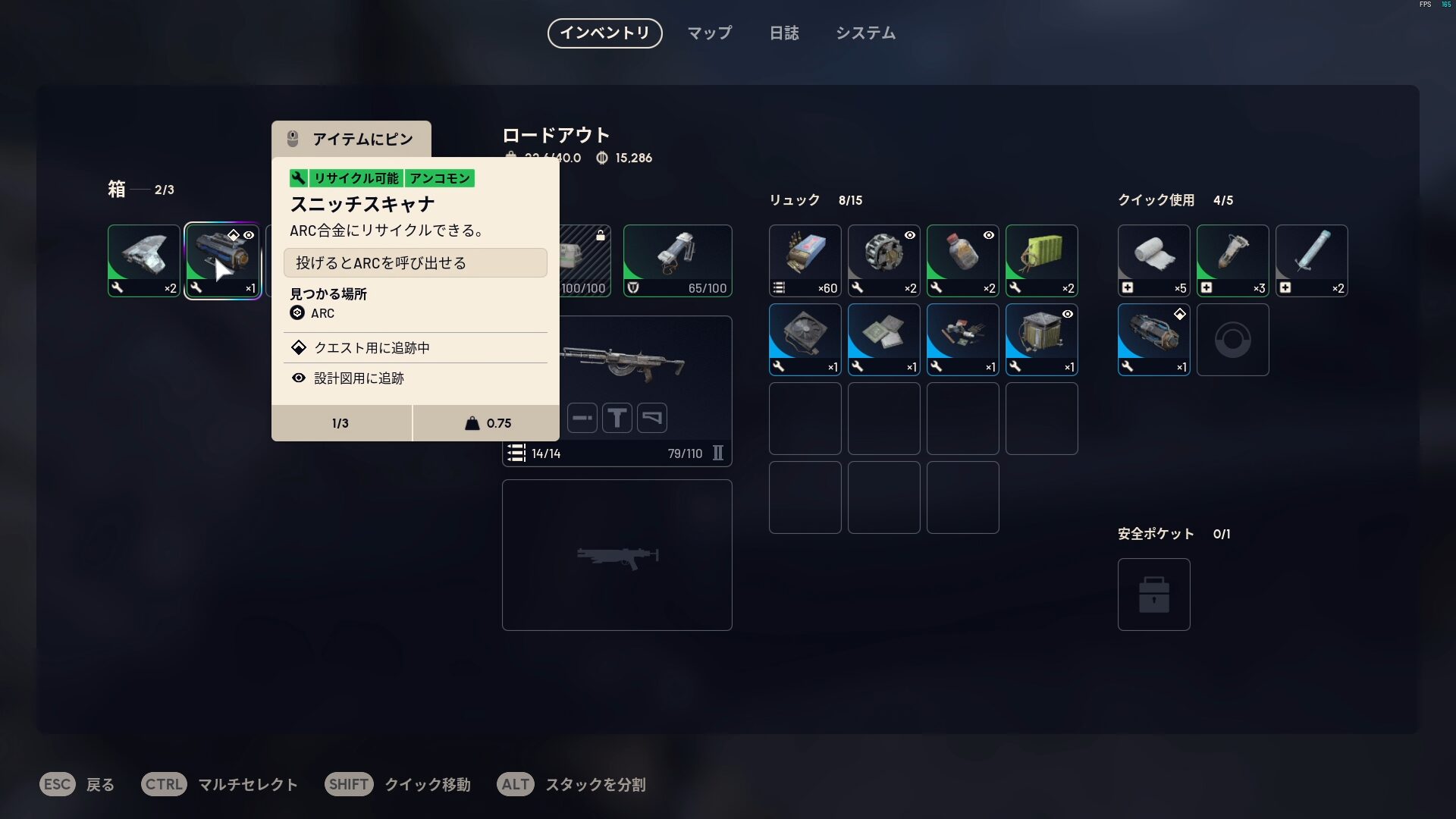This screenshot has width=1456, height=819.
Task: Open the システム menu
Action: [x=865, y=33]
